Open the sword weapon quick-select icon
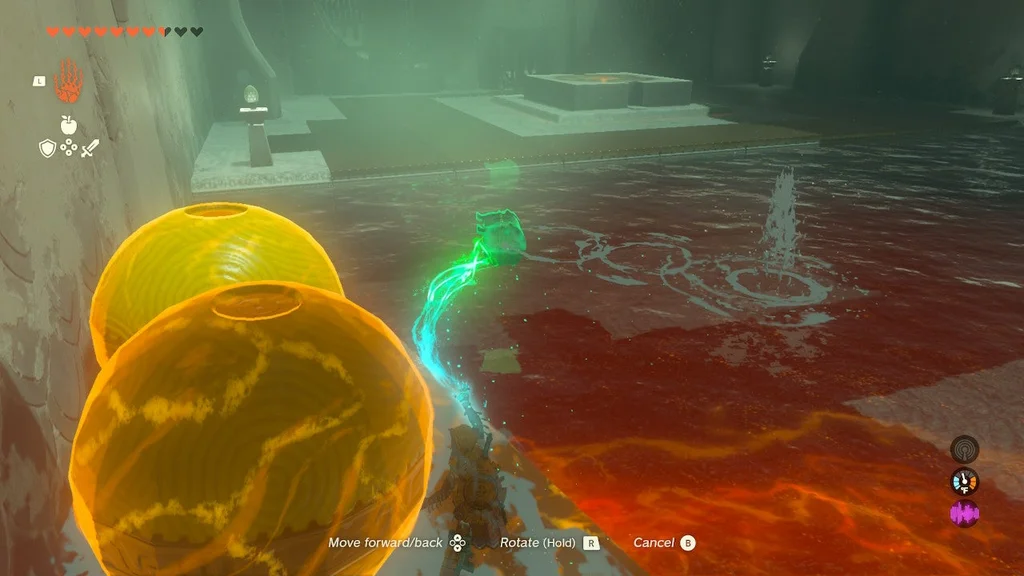The width and height of the screenshot is (1024, 576). (x=90, y=149)
